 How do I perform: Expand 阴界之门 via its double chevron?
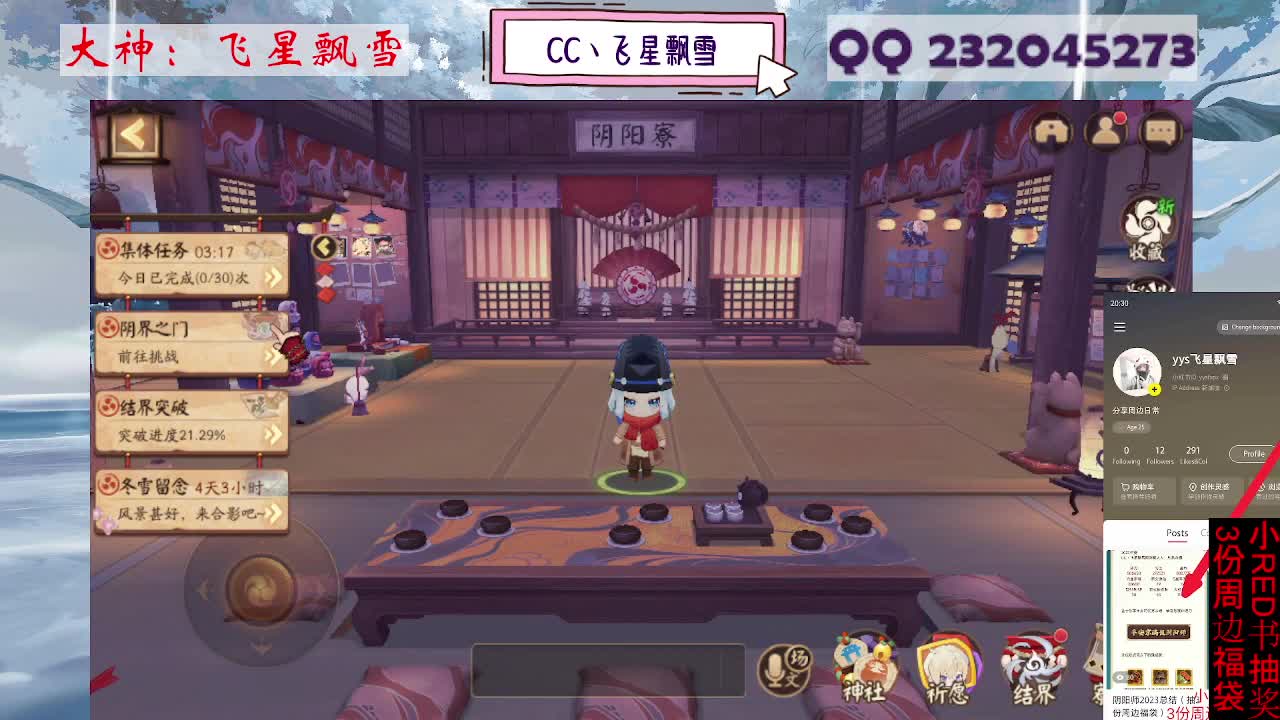(x=273, y=352)
